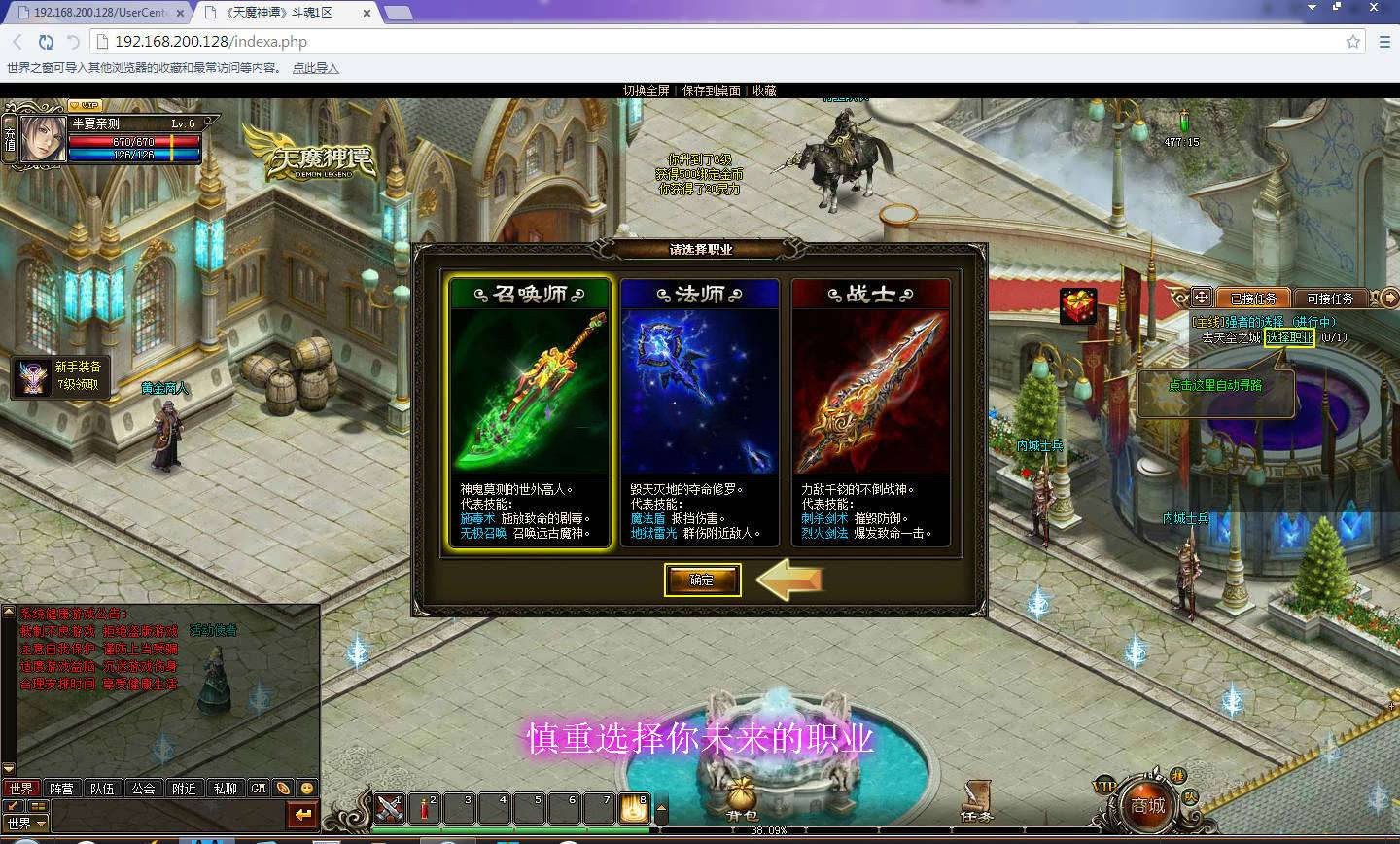
Task: Click the send arrow icon beside chat input
Action: click(x=301, y=816)
